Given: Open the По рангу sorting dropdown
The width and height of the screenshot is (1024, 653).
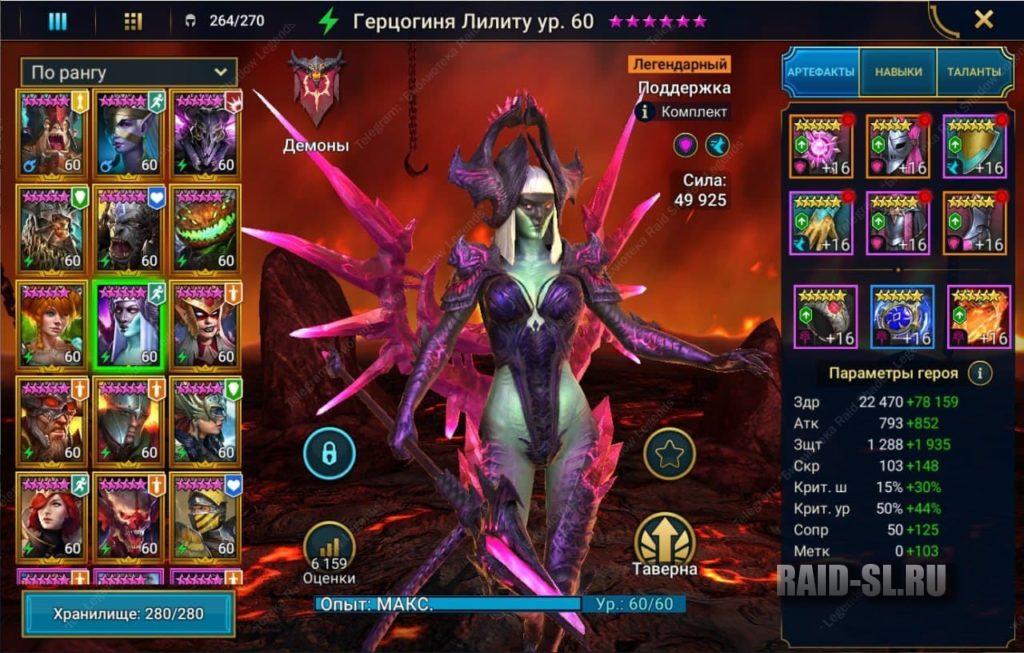Looking at the screenshot, I should click(x=129, y=72).
